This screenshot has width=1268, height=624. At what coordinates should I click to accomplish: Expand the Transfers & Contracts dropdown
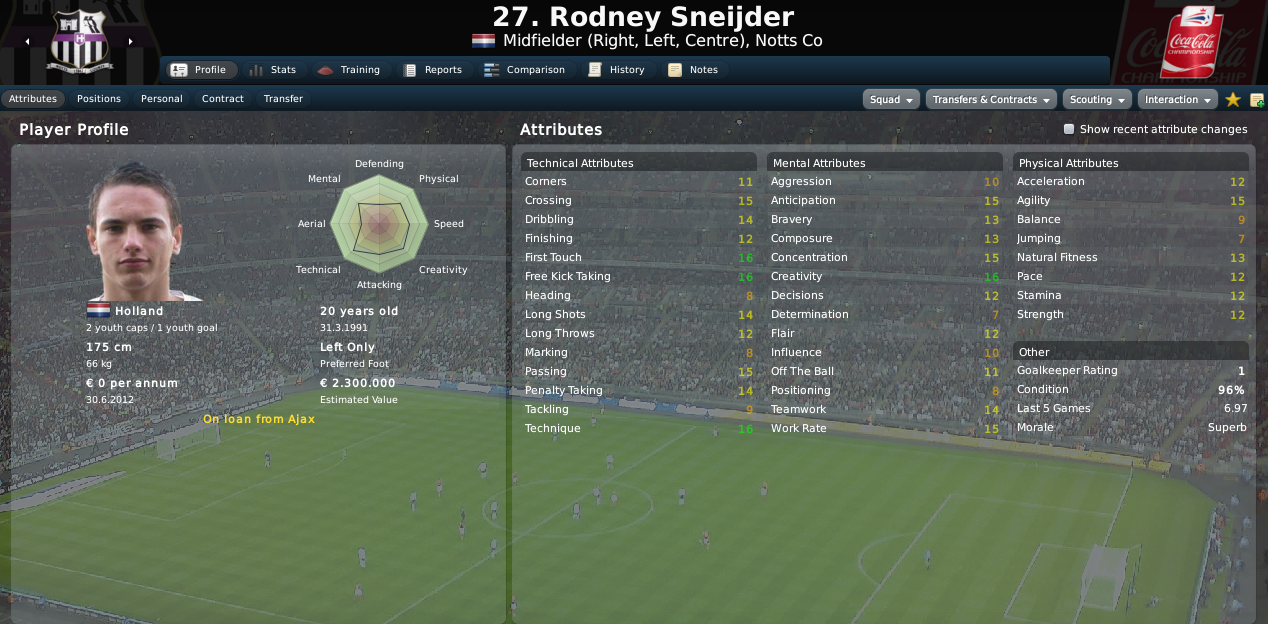(991, 100)
